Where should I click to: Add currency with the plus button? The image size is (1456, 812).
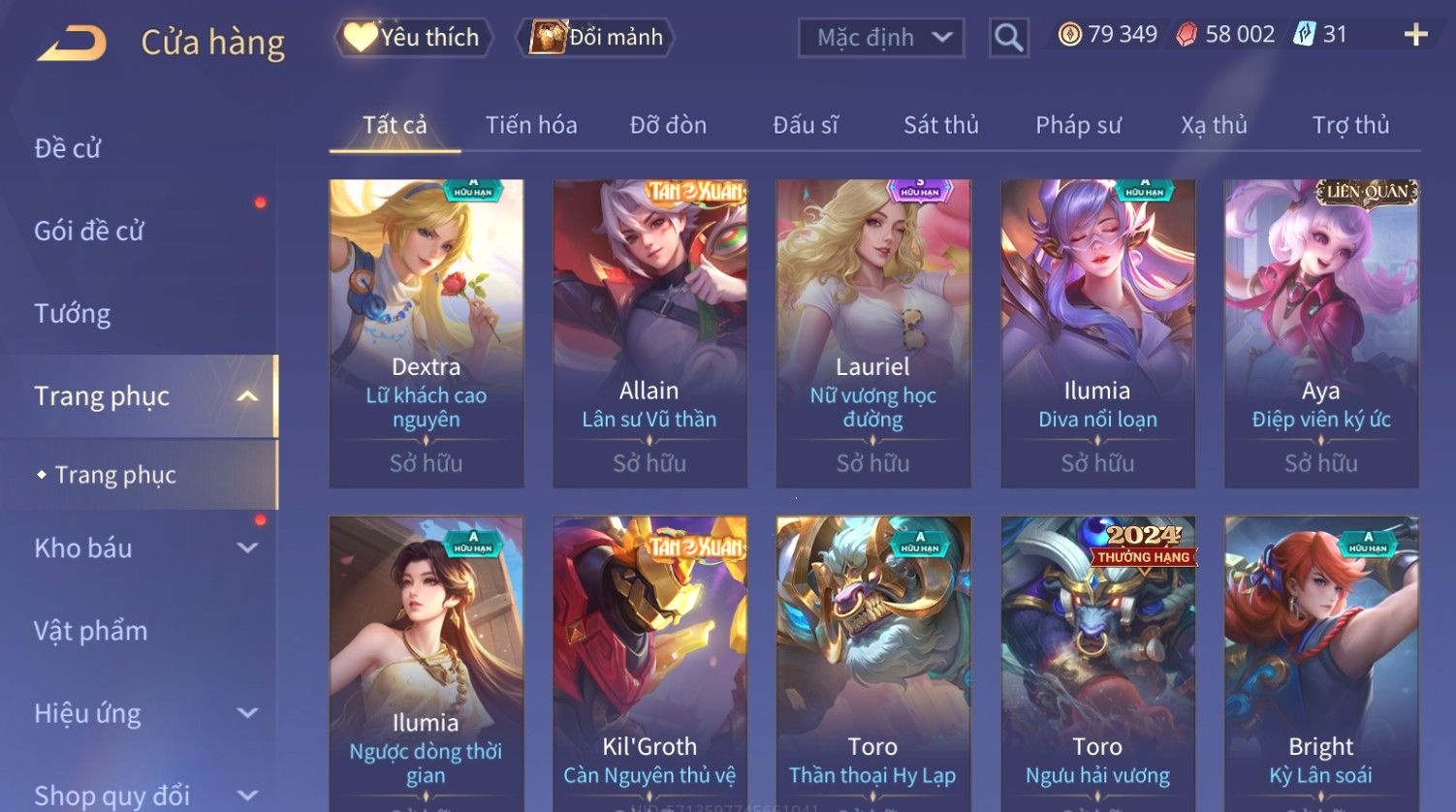tap(1415, 35)
